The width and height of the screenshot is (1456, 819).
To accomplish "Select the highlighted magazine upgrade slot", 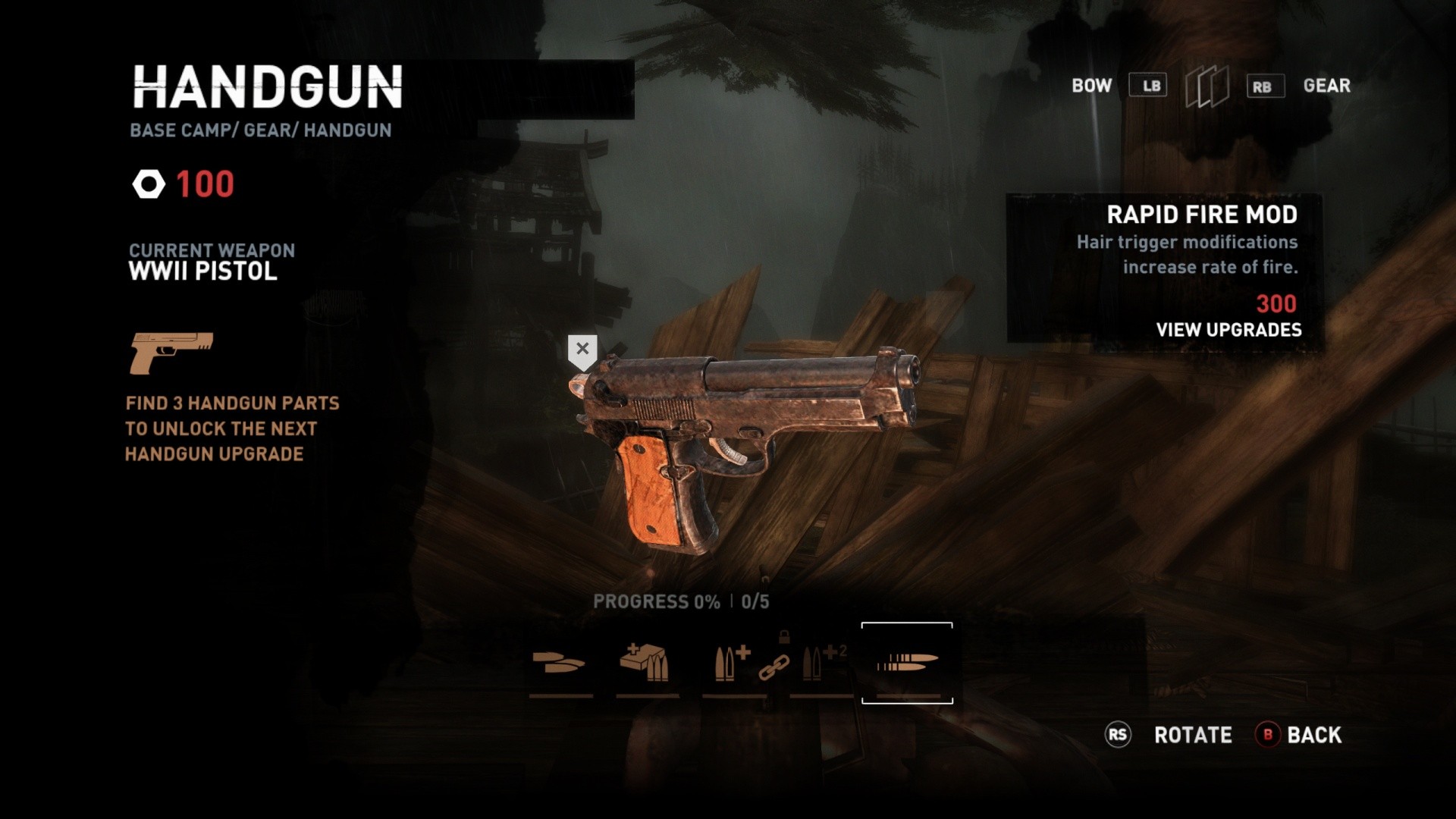I will [x=907, y=664].
